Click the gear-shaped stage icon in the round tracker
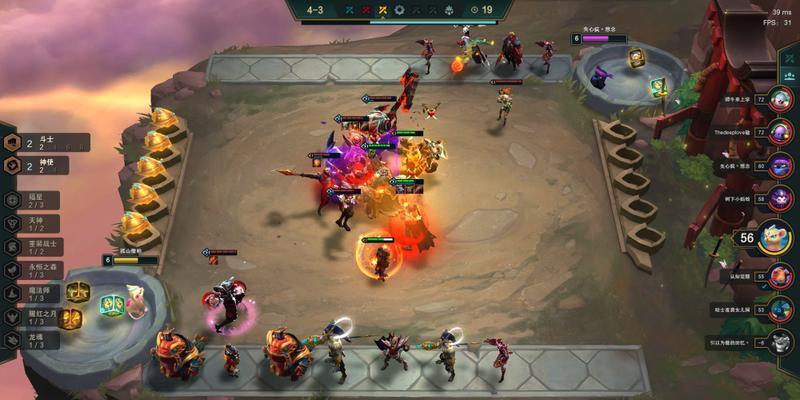This screenshot has height=400, width=800. click(400, 10)
